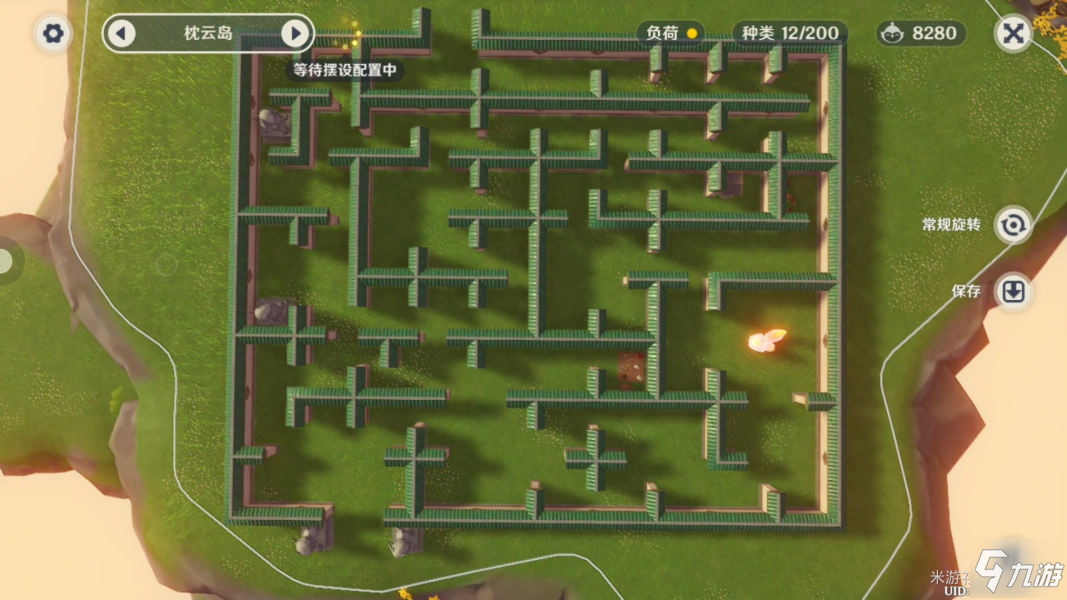
Task: Open the realm currency 8280 display
Action: (x=922, y=33)
